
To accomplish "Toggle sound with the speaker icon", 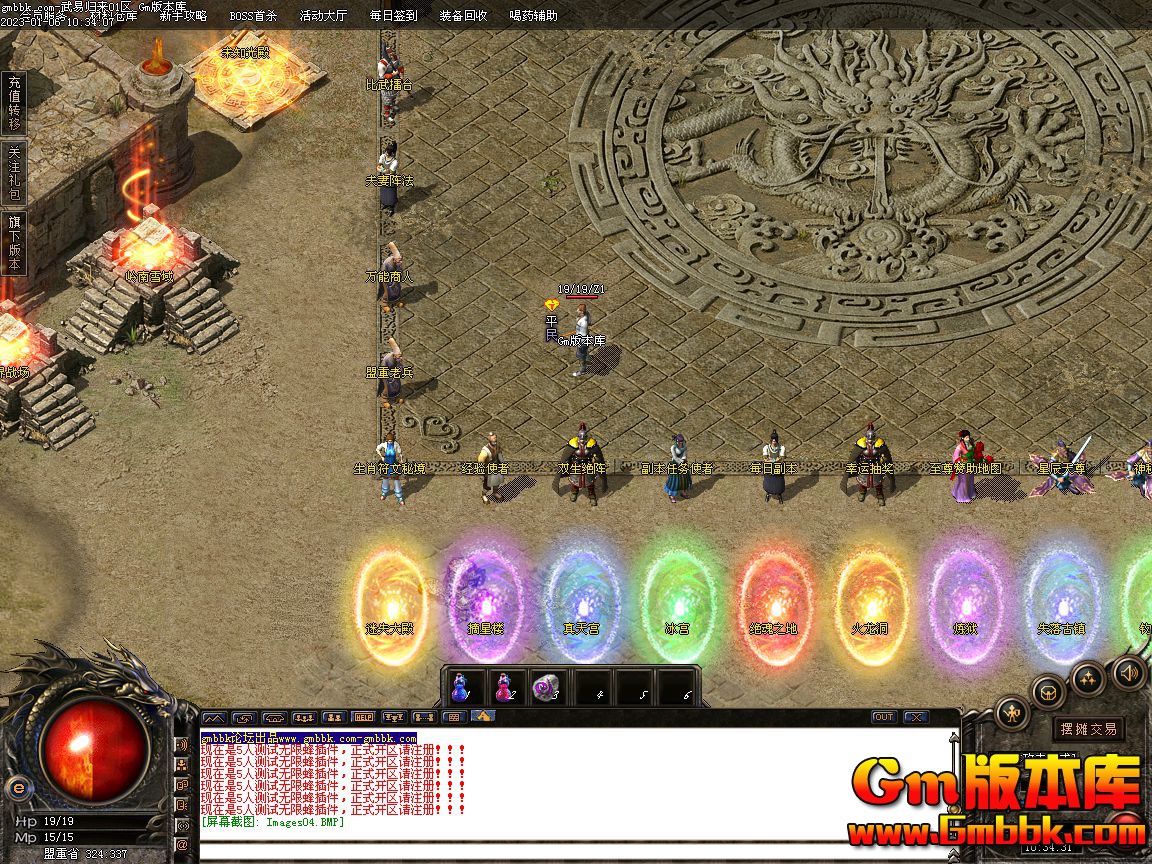I will click(1129, 673).
